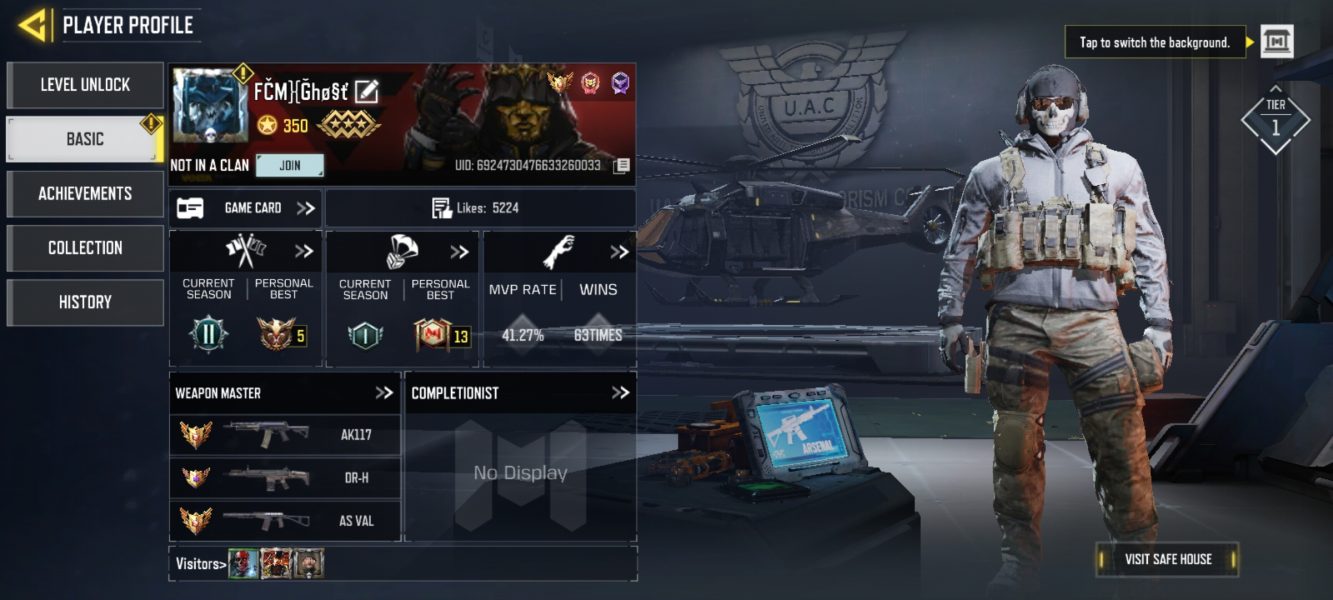Open the Level Unlock tab
This screenshot has width=1333, height=600.
point(85,85)
